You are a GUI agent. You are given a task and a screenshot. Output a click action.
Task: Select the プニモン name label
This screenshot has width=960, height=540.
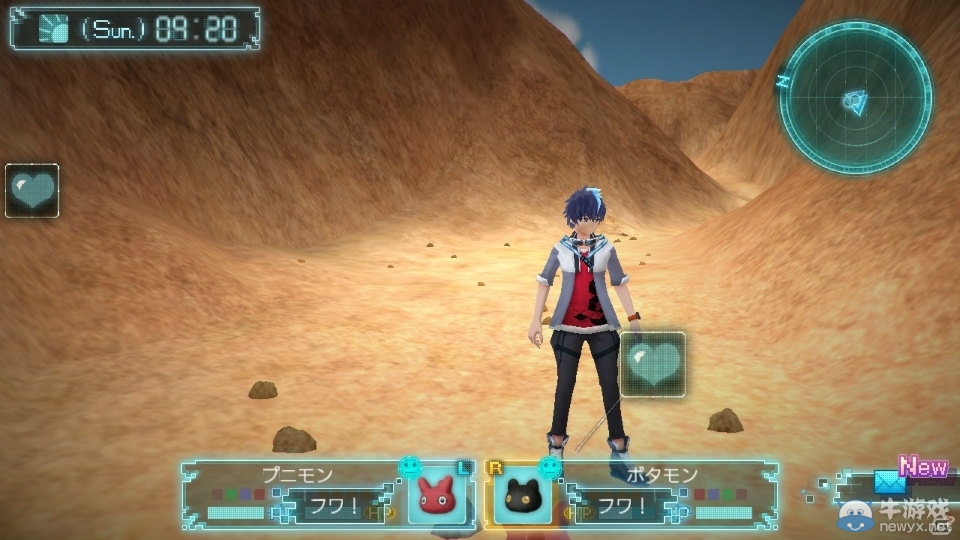point(296,475)
